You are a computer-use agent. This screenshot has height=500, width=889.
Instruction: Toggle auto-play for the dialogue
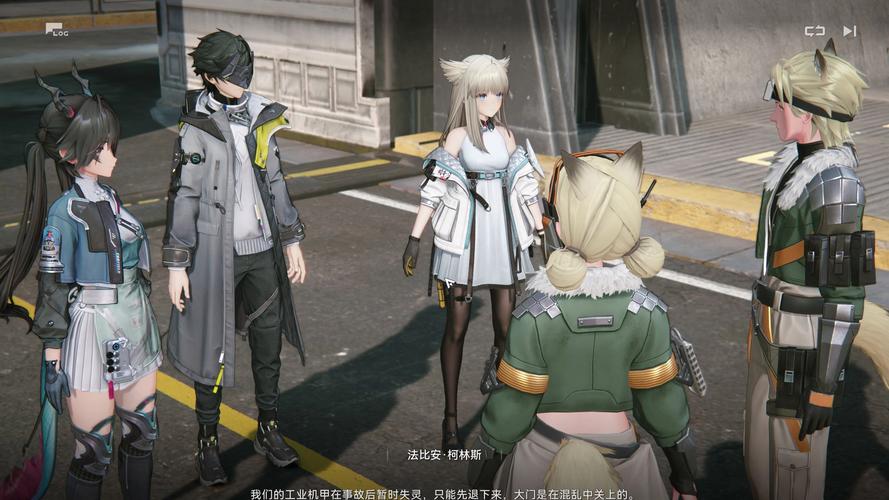(x=815, y=31)
